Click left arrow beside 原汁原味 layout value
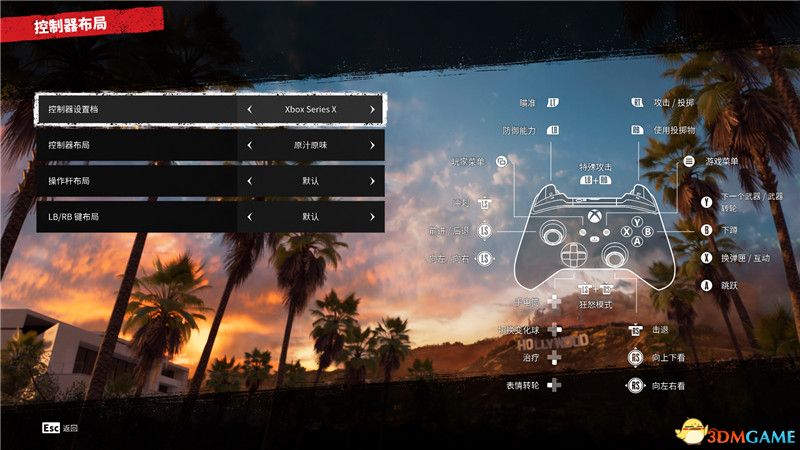 tap(248, 145)
